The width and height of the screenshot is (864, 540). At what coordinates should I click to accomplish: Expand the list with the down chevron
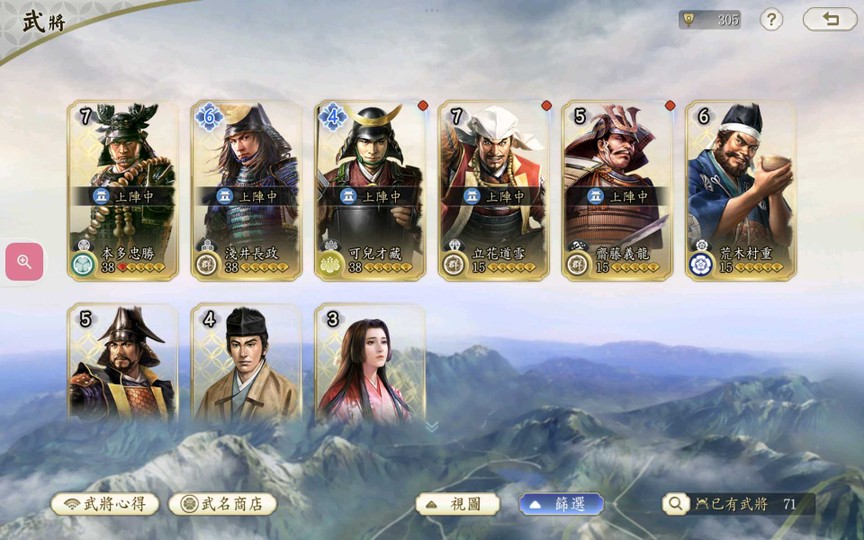pos(432,426)
